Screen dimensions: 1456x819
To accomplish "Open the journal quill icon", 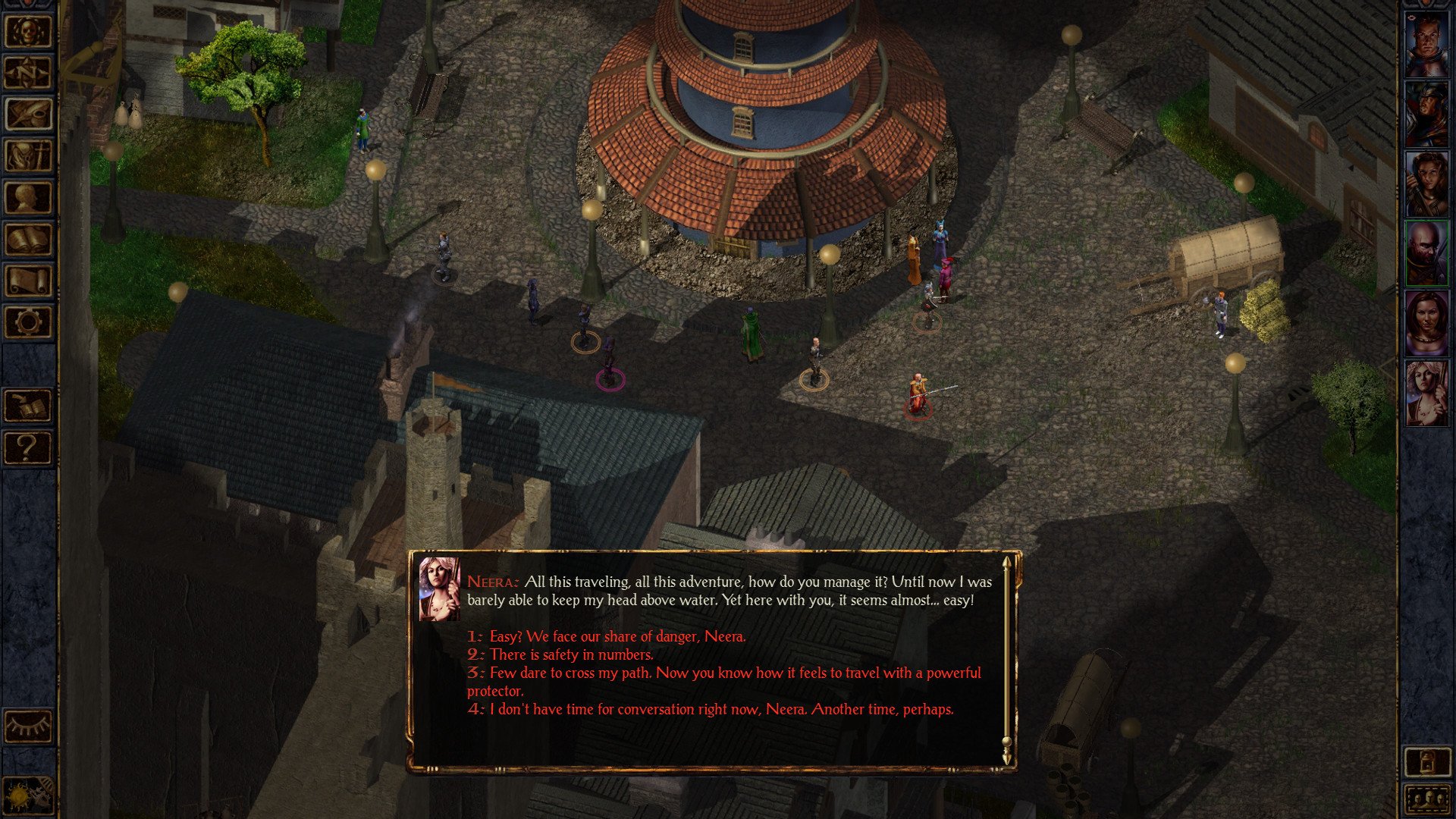I will pyautogui.click(x=29, y=115).
